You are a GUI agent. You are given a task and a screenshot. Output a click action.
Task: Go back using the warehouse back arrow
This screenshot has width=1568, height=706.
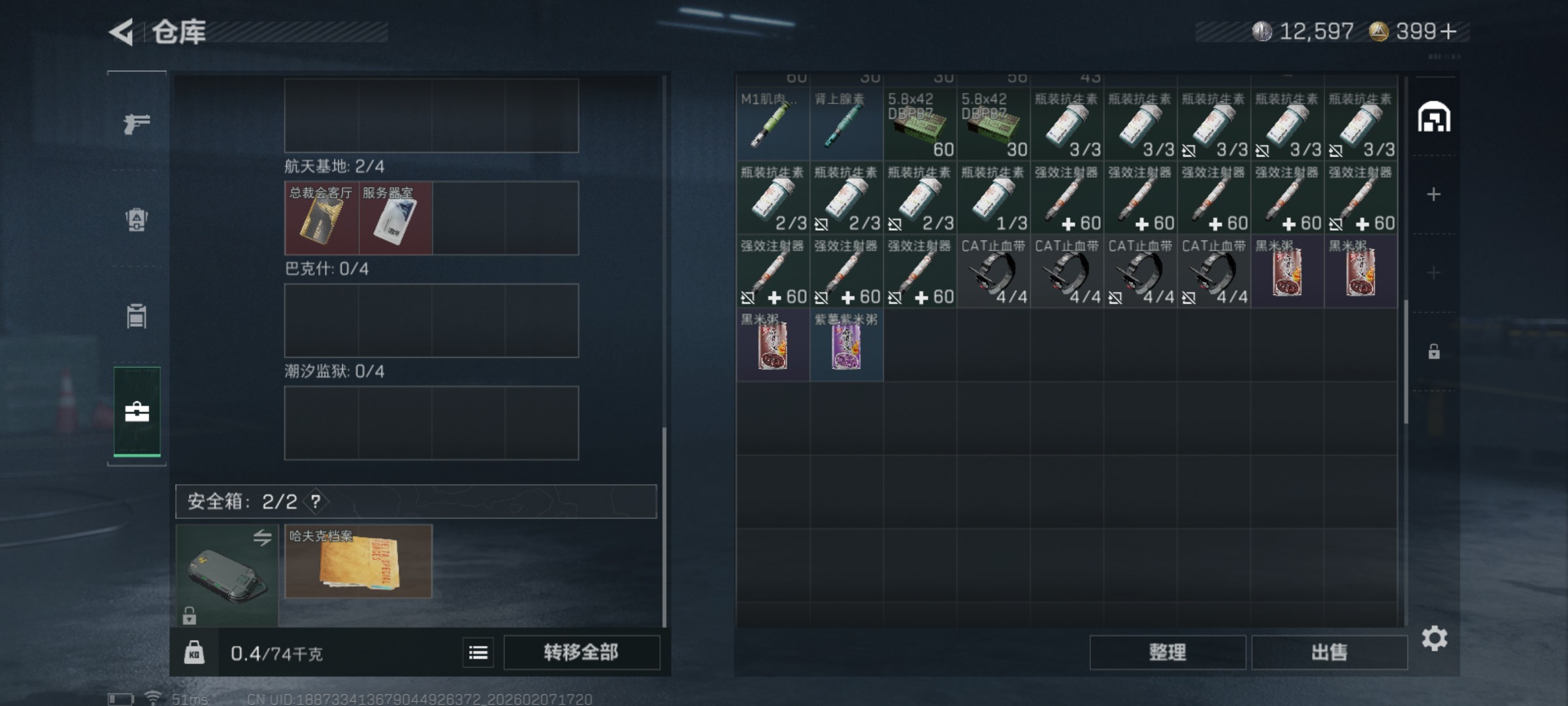[x=122, y=31]
